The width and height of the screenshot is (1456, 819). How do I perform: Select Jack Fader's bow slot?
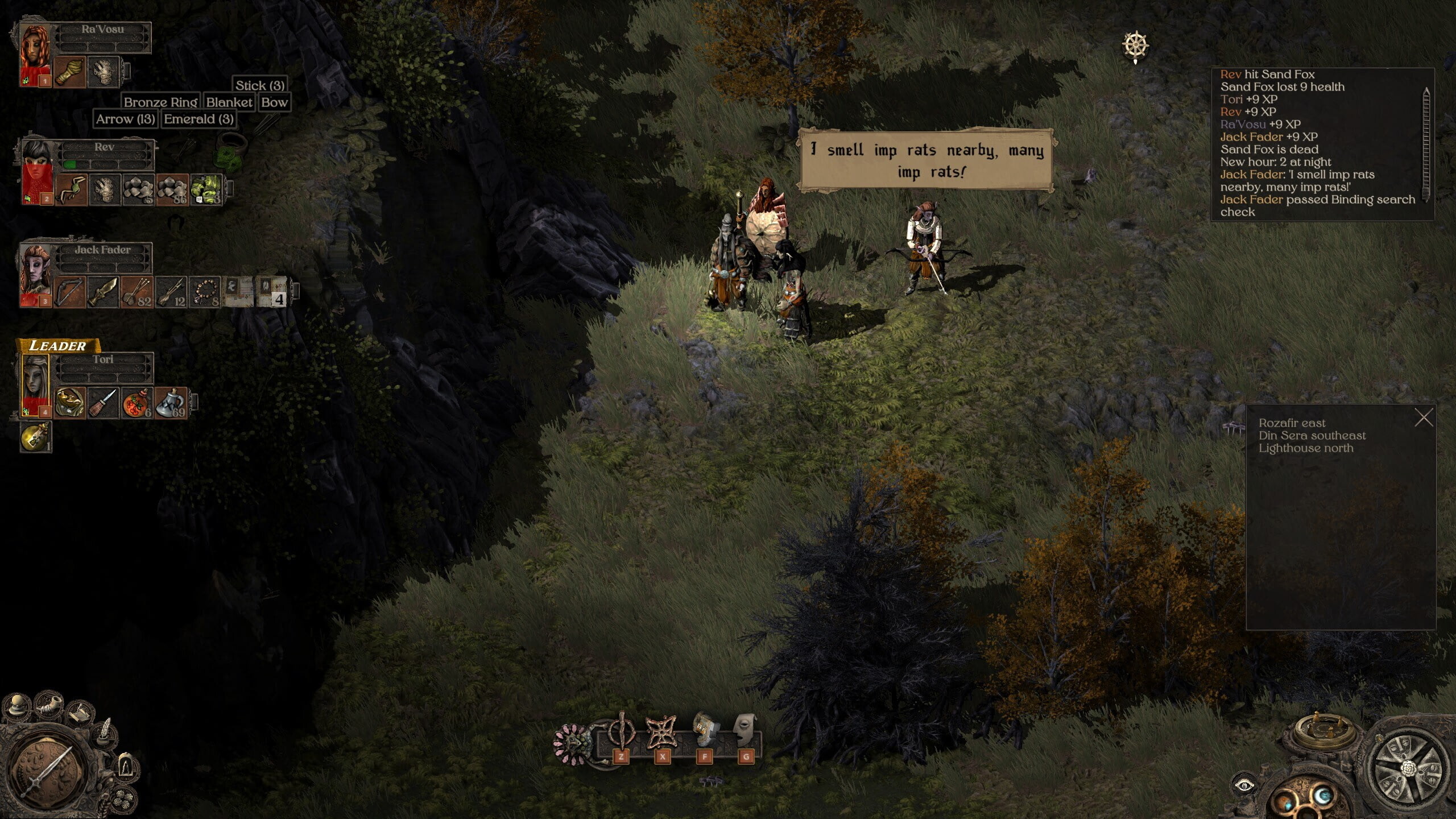click(70, 292)
